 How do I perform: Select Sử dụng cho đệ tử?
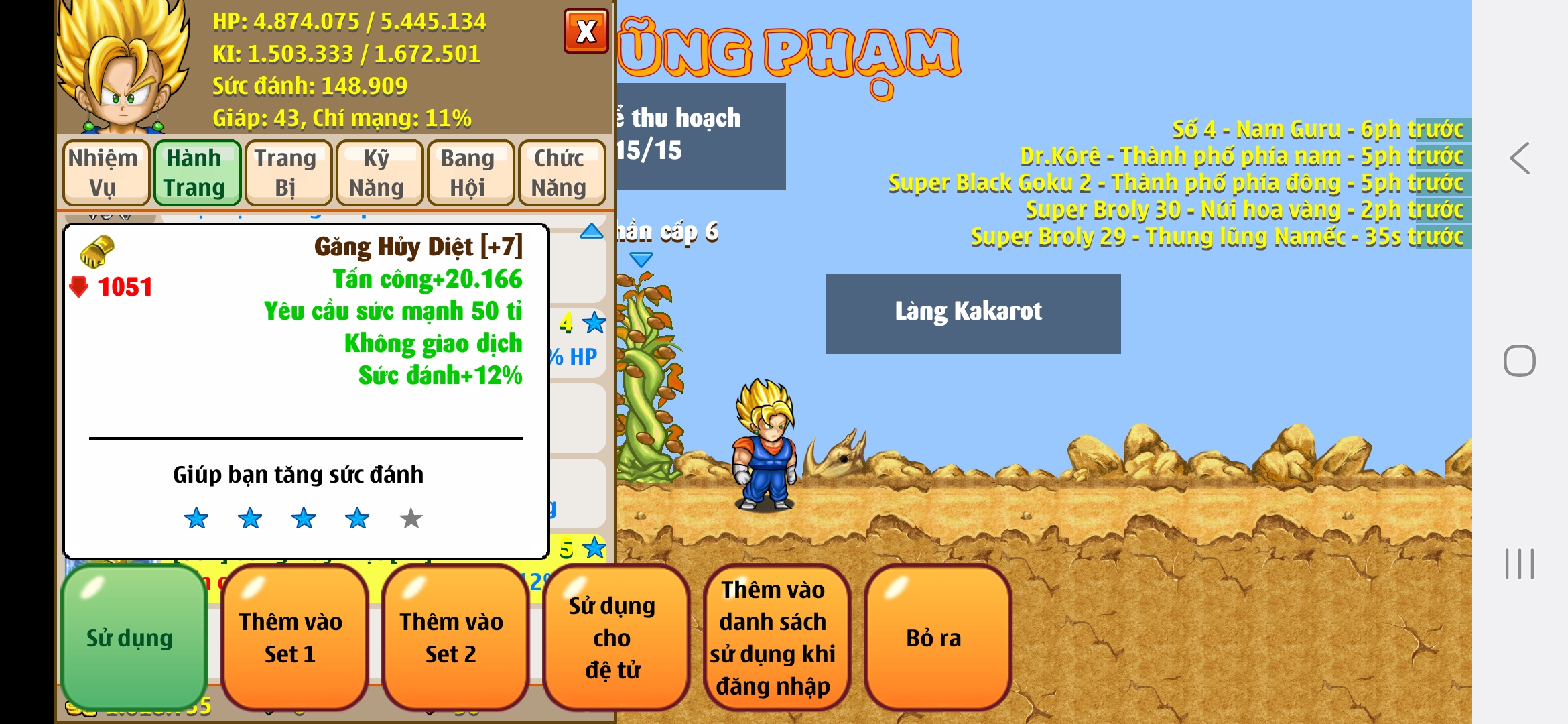[613, 638]
